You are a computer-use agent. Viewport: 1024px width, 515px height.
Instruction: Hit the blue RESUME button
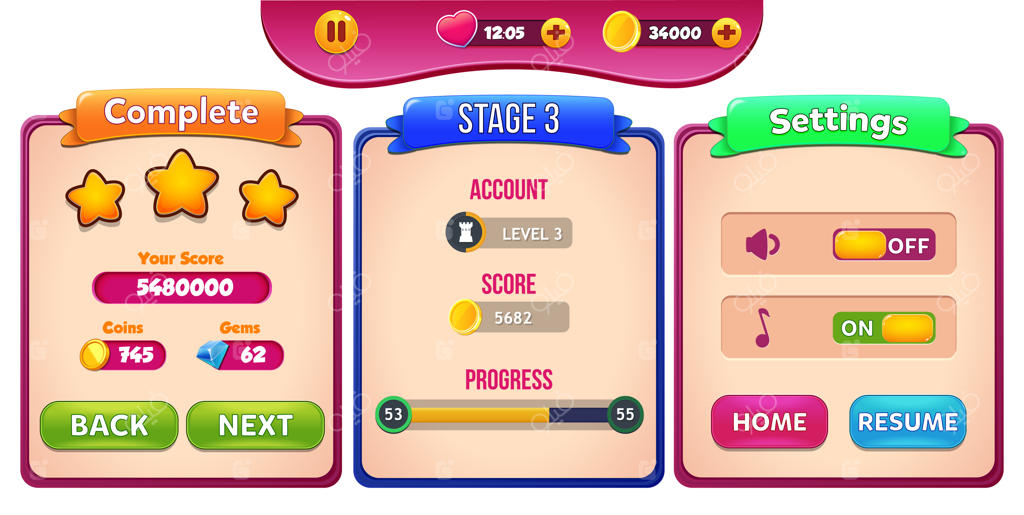[x=907, y=422]
